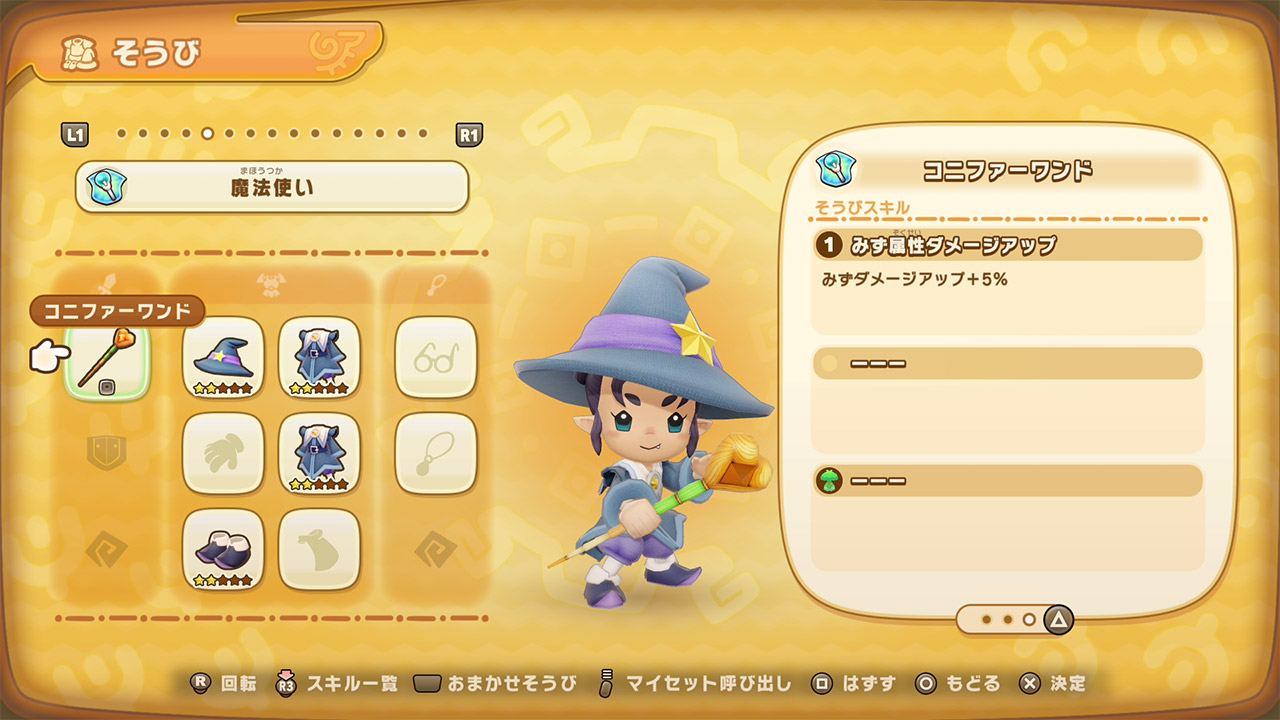This screenshot has width=1280, height=720.
Task: Open the empty gloves slot
Action: (x=223, y=453)
